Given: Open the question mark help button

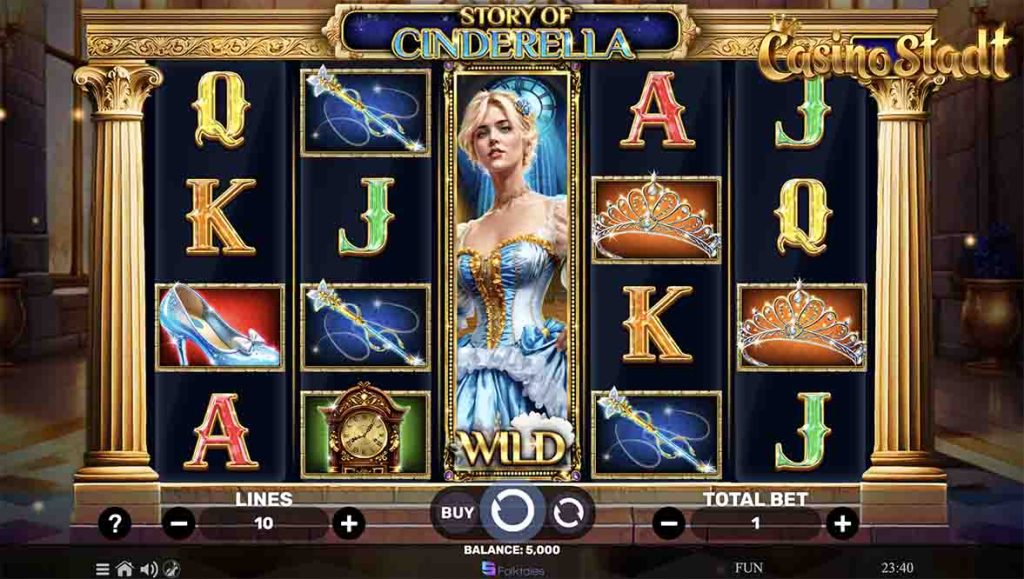Looking at the screenshot, I should pyautogui.click(x=115, y=523).
